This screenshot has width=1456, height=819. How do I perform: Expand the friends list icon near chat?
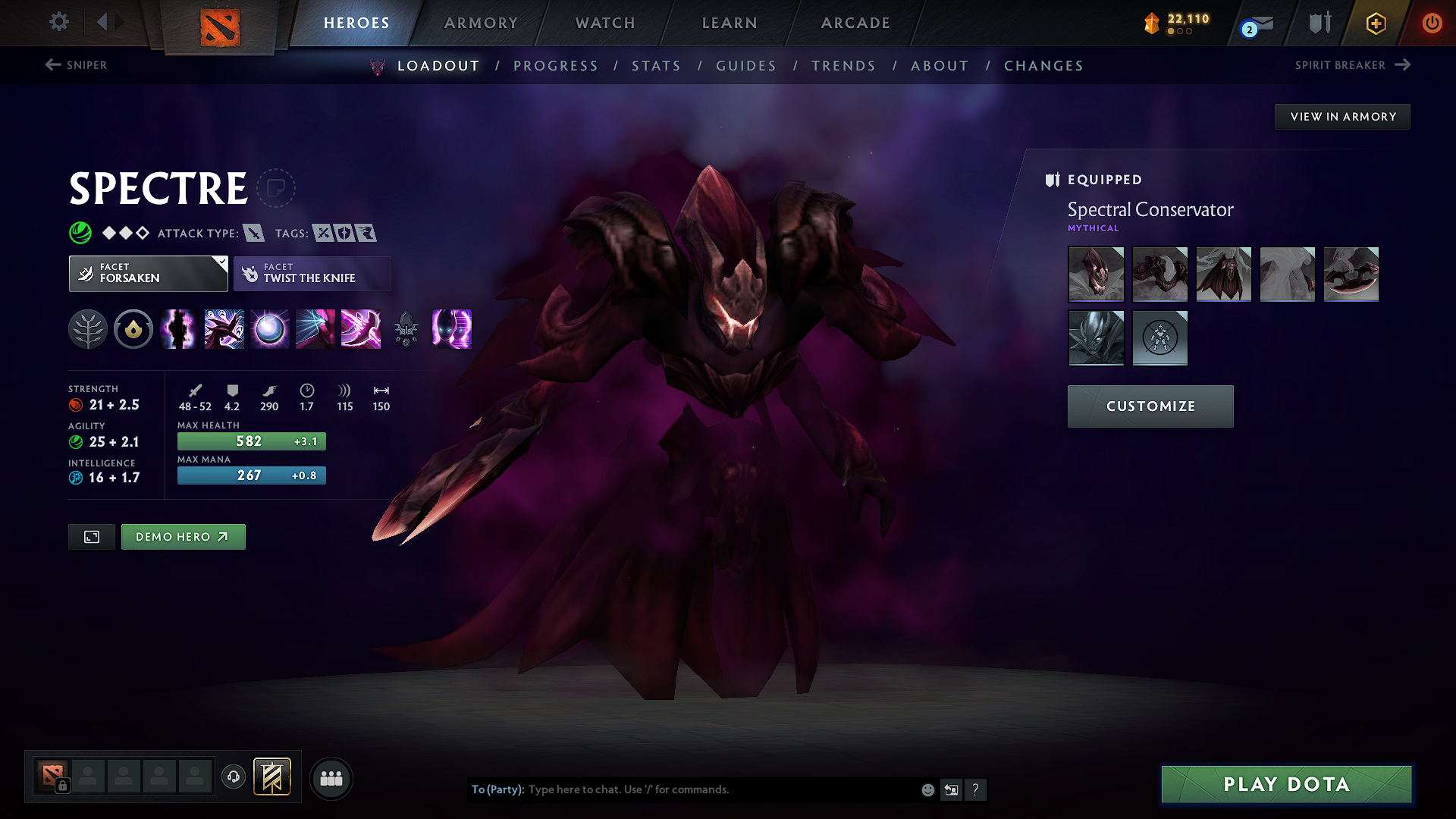coord(330,778)
